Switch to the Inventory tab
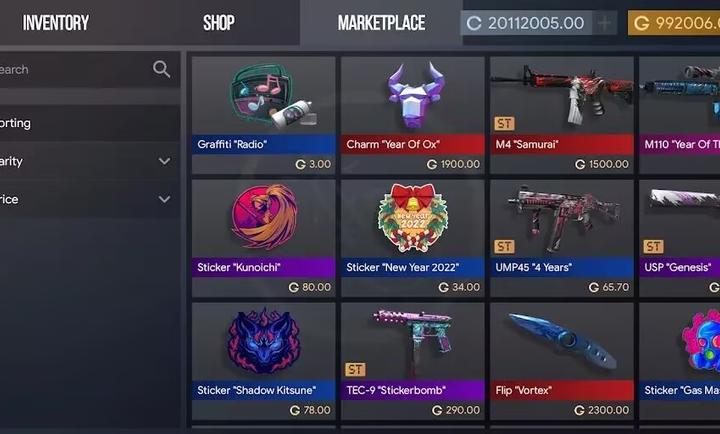 point(55,22)
